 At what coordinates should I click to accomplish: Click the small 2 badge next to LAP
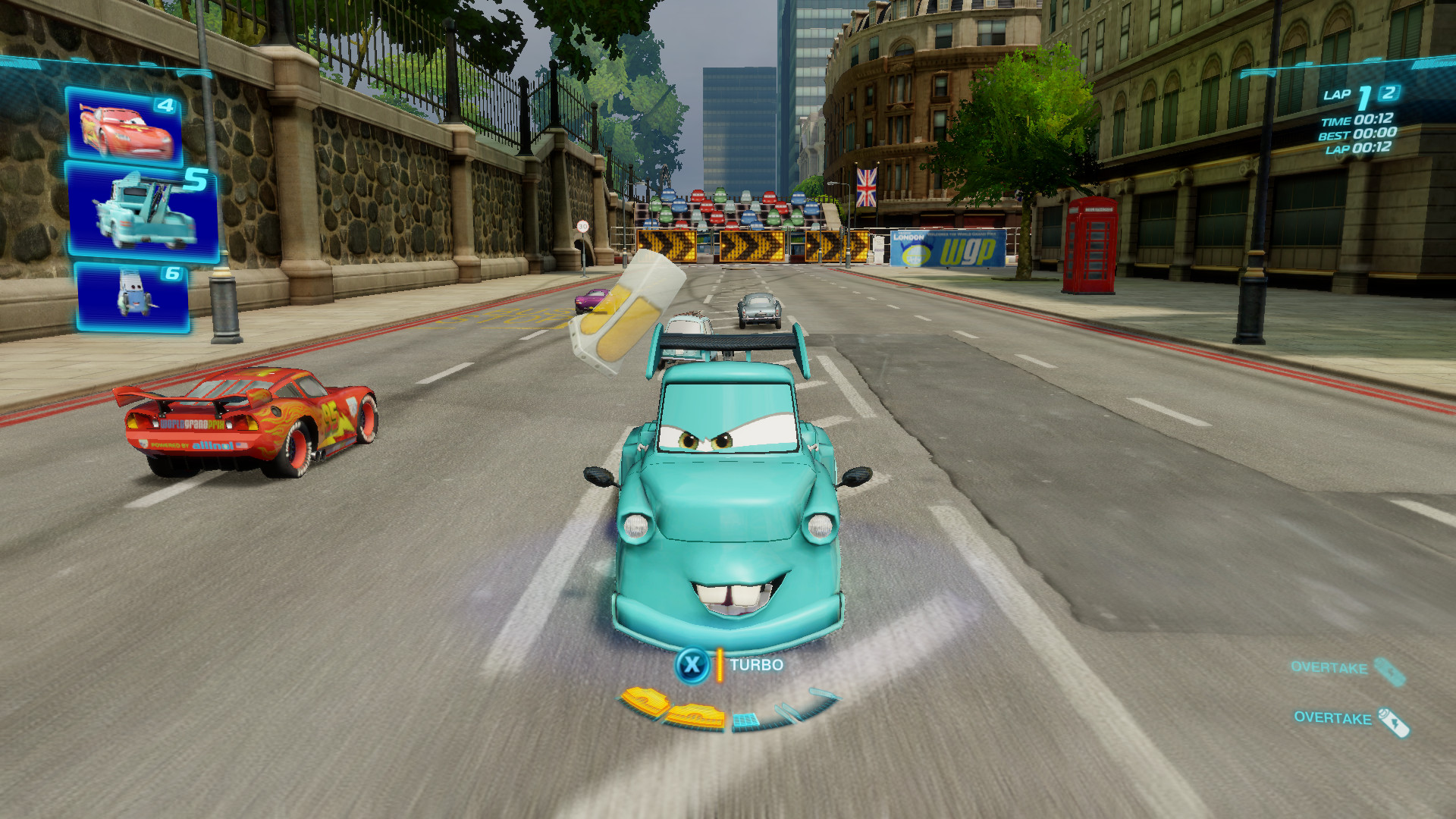[x=1386, y=94]
